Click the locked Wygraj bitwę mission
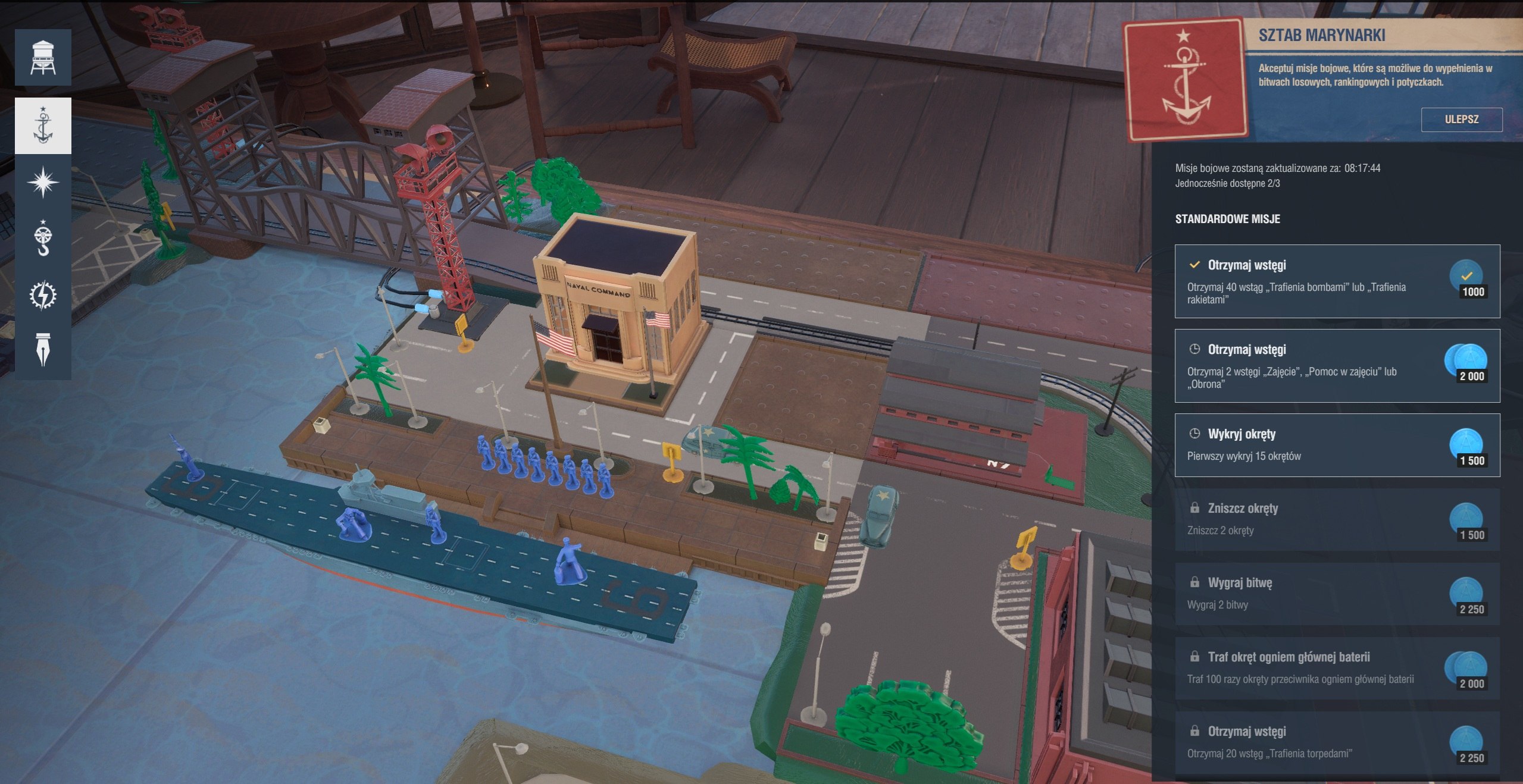The image size is (1523, 784). click(x=1337, y=594)
